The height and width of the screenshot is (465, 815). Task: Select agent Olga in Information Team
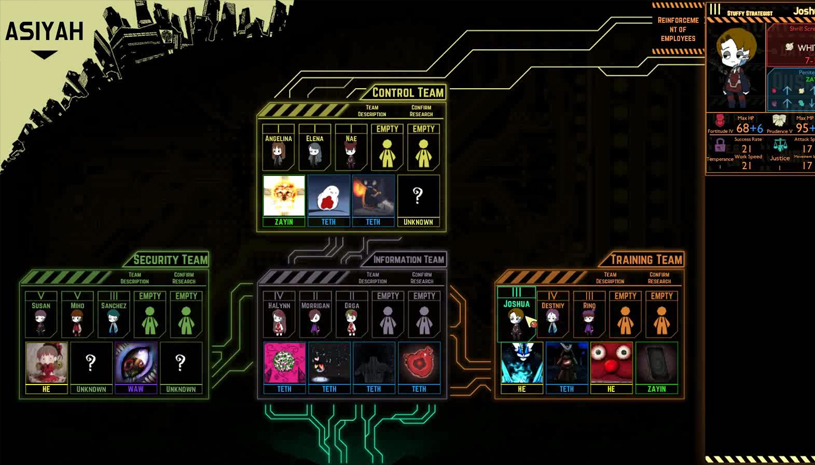351,315
